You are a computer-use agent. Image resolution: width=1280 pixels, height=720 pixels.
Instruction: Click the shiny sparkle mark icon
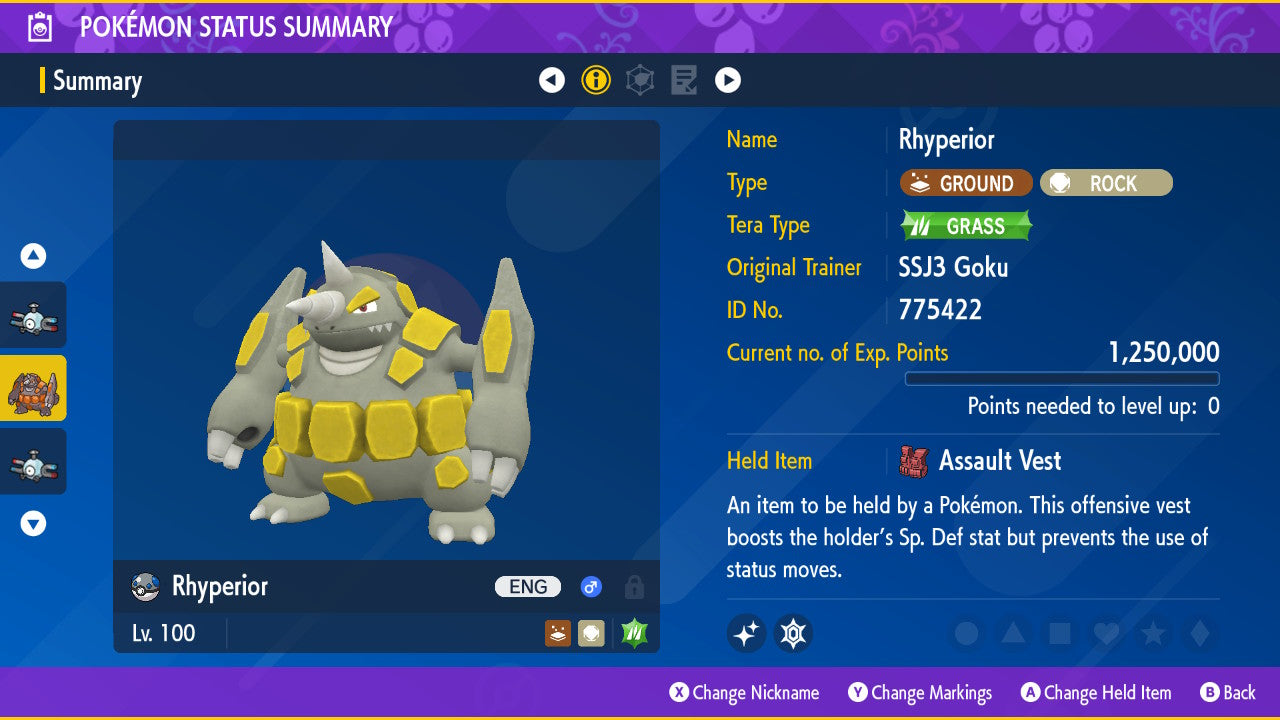click(746, 633)
